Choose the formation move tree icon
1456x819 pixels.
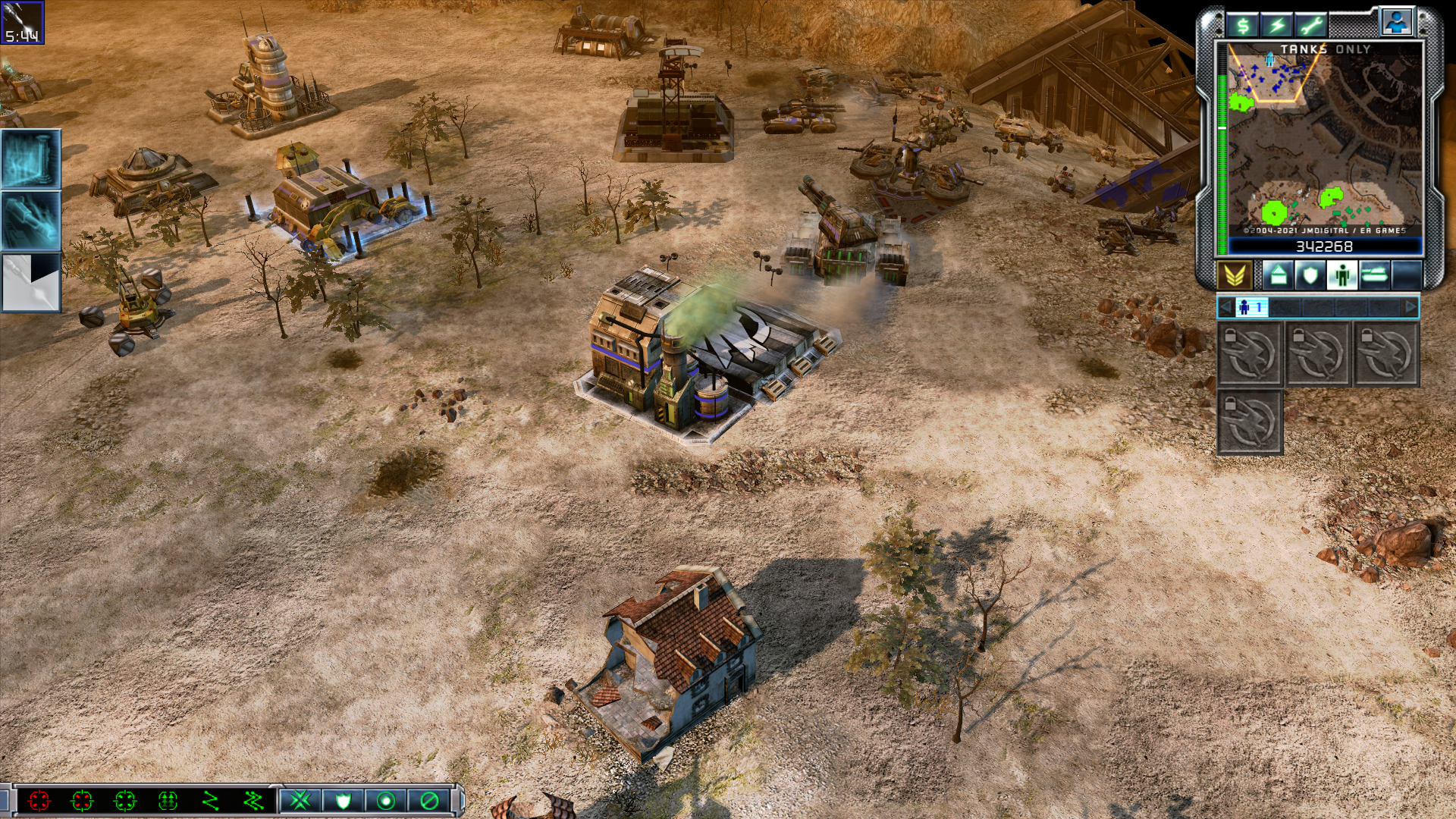coord(168,800)
